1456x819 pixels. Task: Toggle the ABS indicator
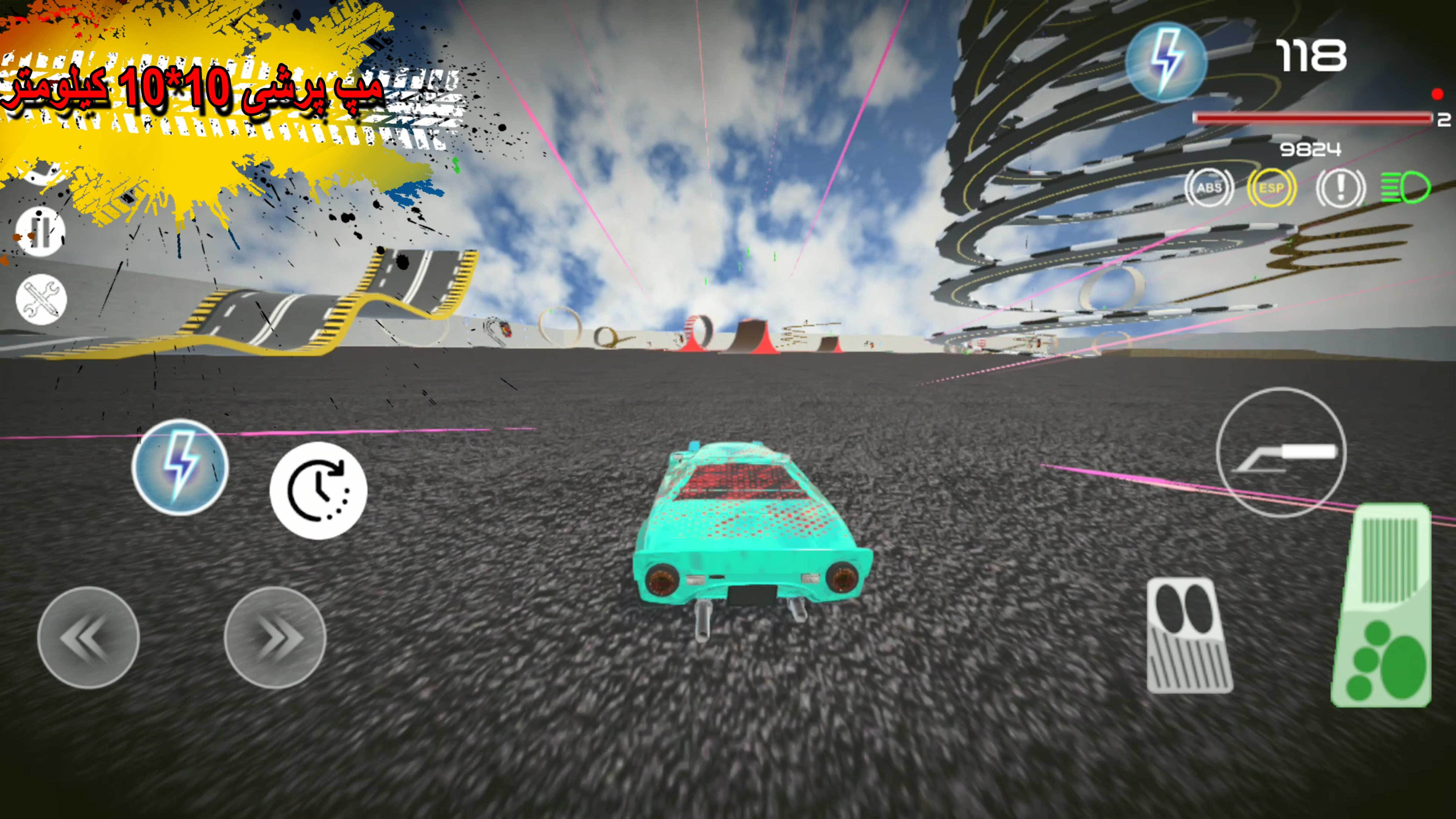pos(1209,188)
